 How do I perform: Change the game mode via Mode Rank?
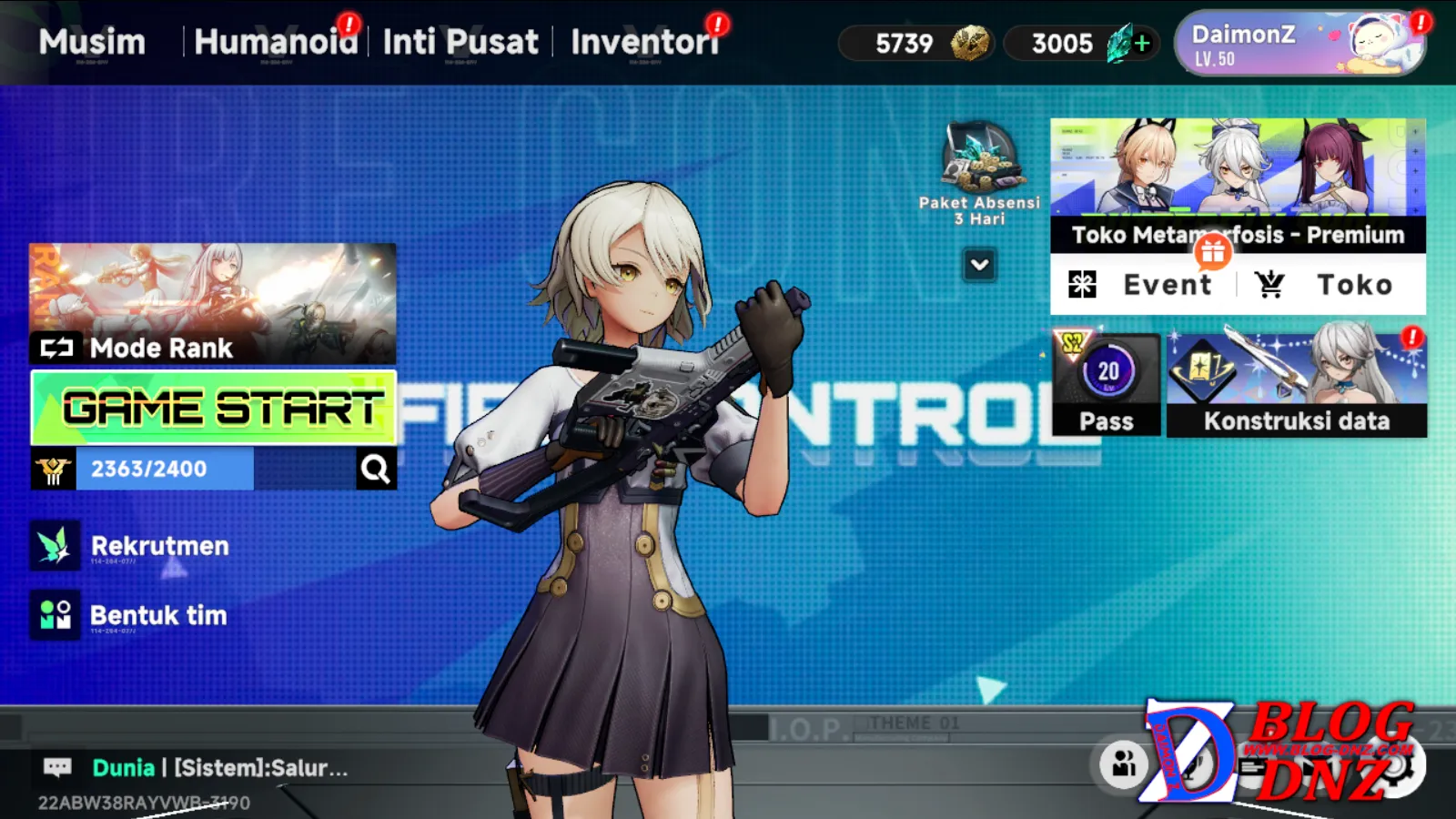point(213,304)
